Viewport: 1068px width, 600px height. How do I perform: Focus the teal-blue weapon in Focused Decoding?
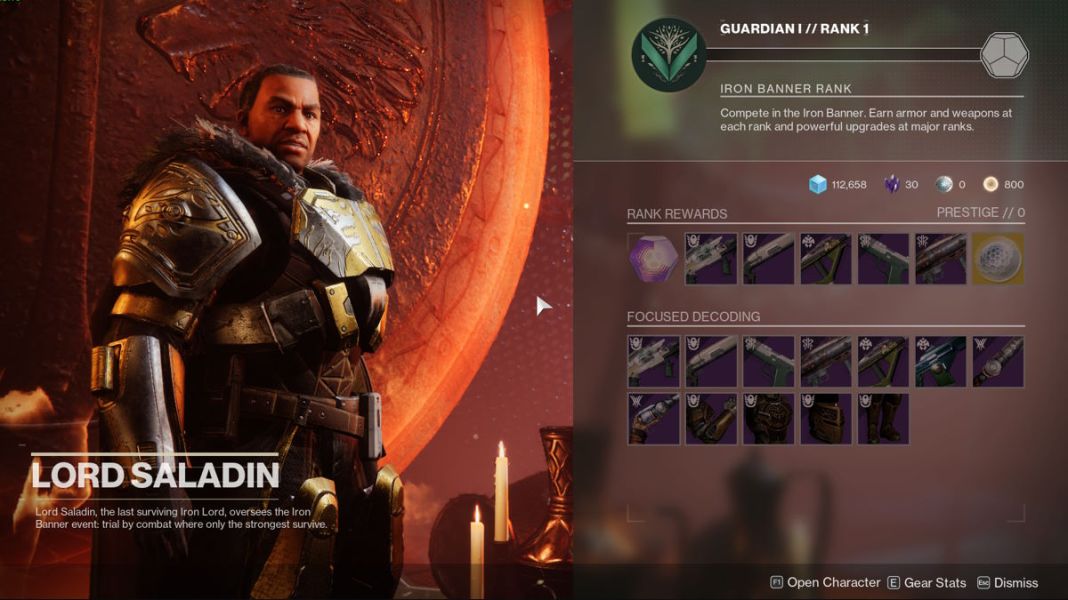pyautogui.click(x=941, y=361)
